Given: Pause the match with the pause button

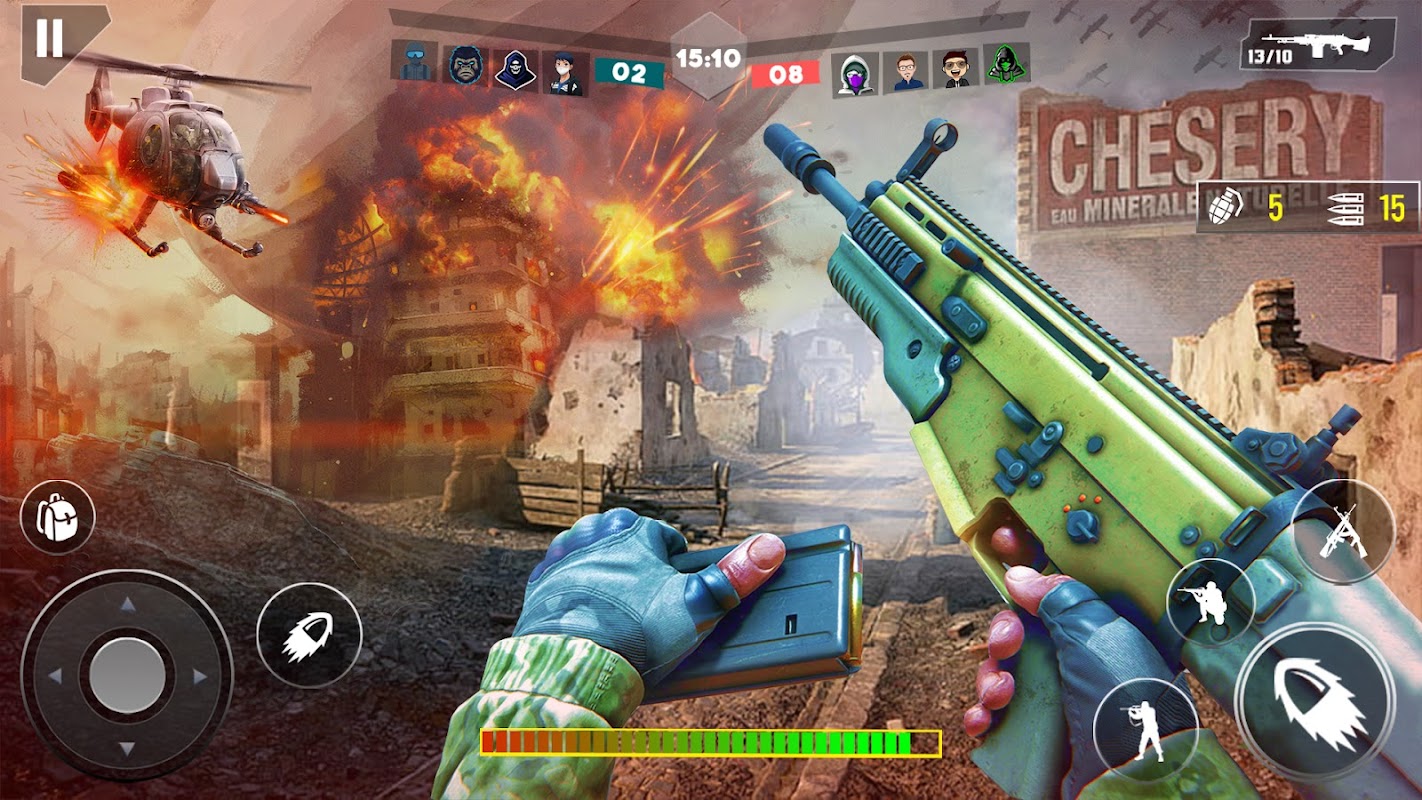Looking at the screenshot, I should [x=49, y=39].
